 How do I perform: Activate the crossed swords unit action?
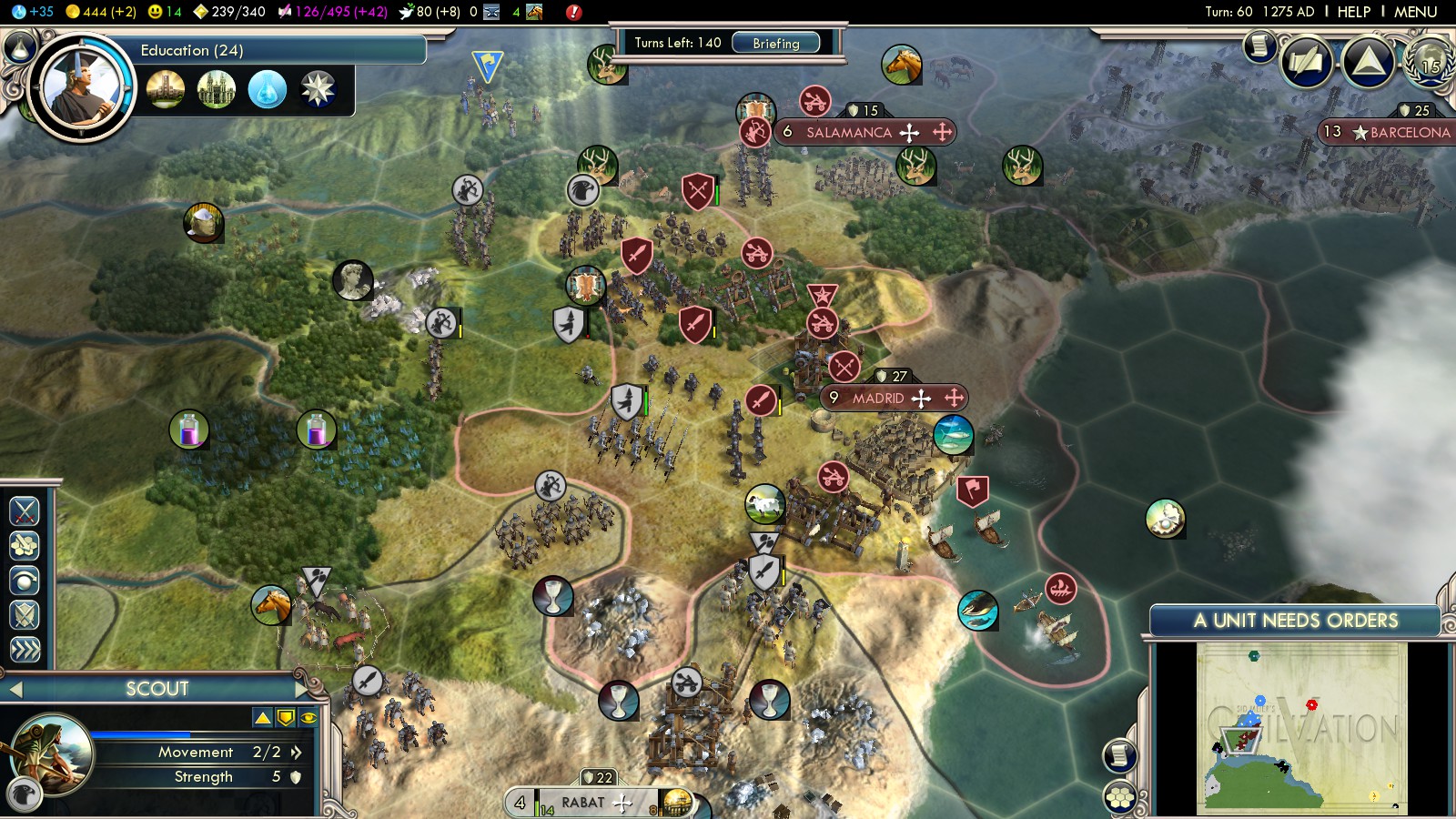pyautogui.click(x=25, y=511)
